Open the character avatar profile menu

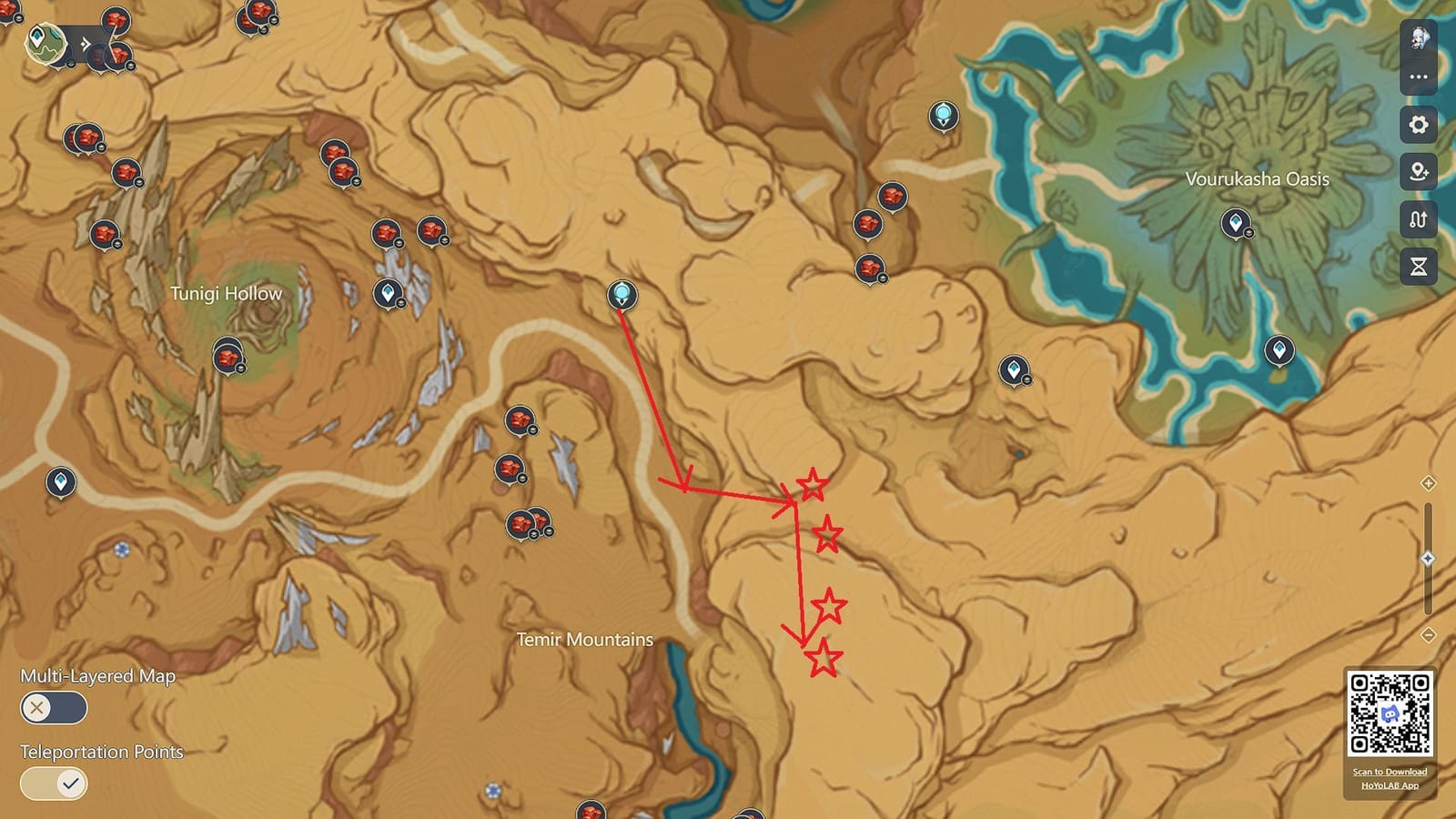1418,38
